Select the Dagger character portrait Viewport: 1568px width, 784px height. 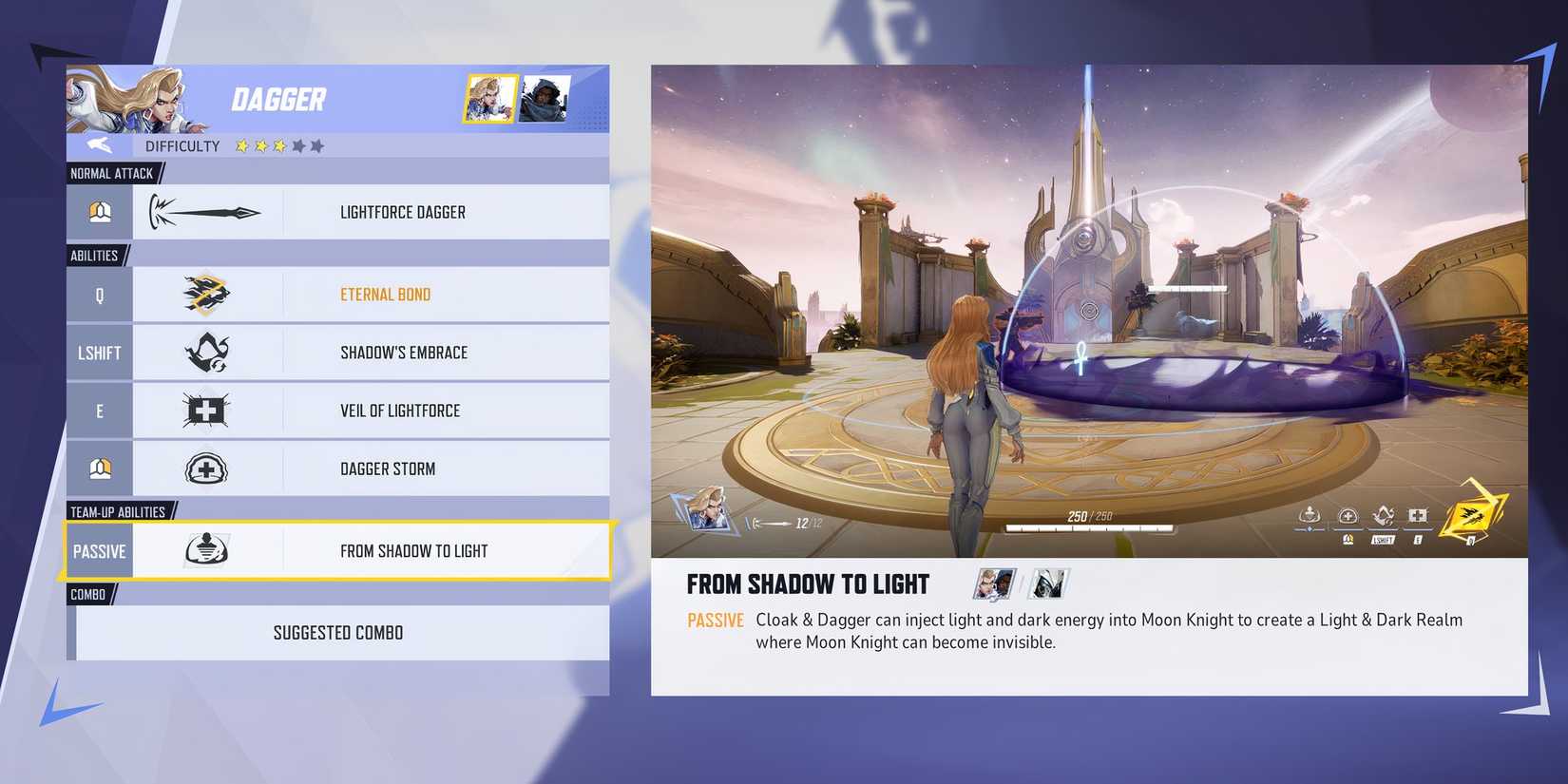pyautogui.click(x=490, y=99)
